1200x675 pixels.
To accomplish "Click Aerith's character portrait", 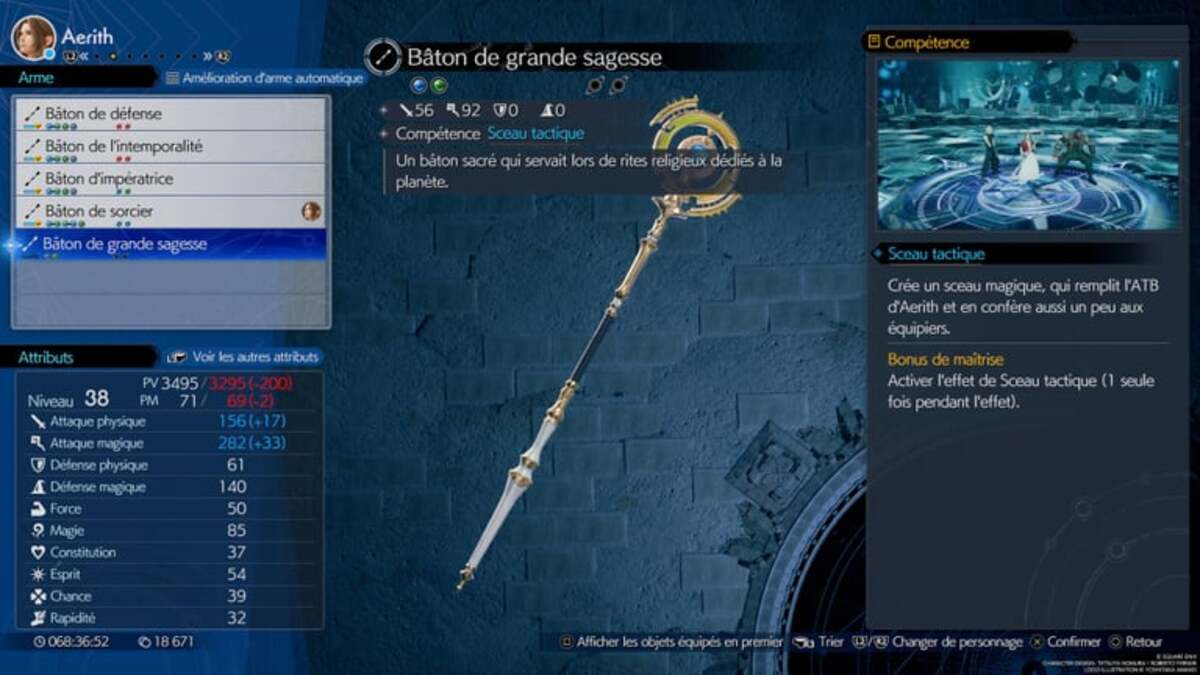I will click(33, 38).
